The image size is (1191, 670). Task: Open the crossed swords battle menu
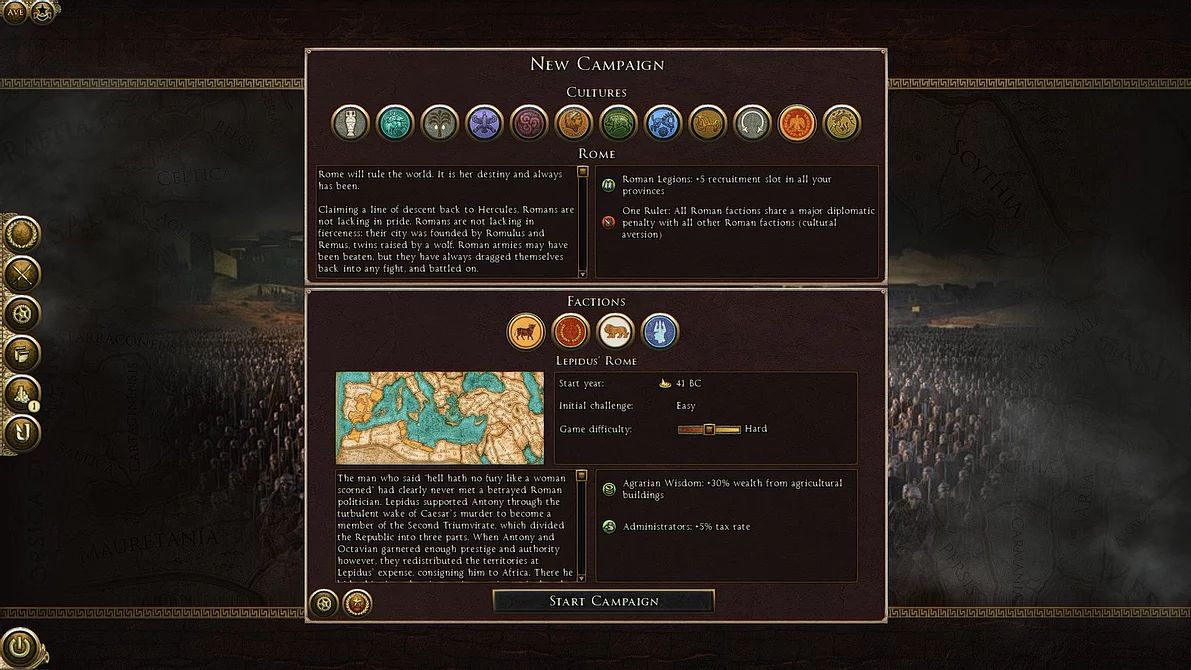21,273
